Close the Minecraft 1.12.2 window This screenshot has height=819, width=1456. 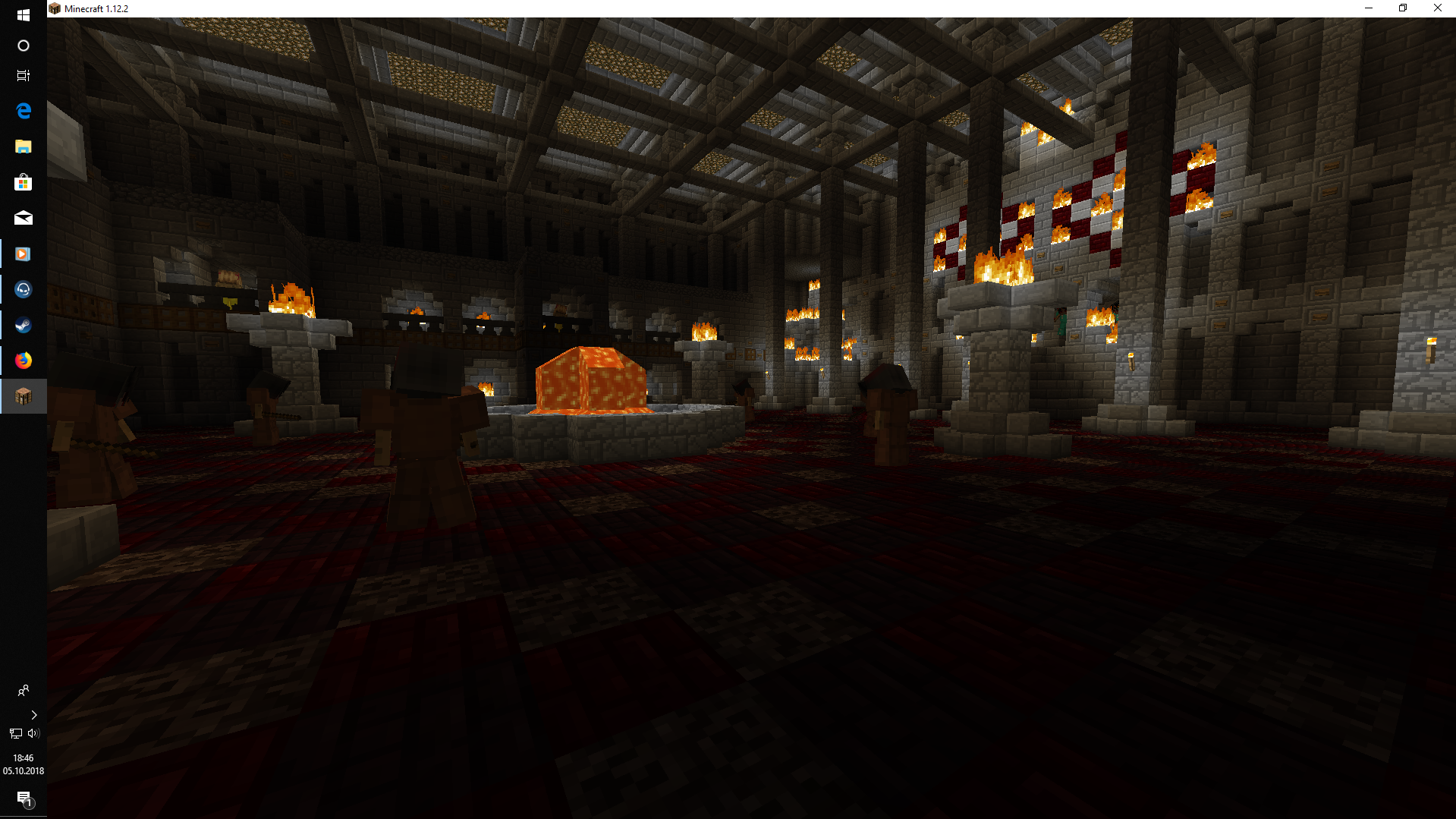tap(1437, 8)
